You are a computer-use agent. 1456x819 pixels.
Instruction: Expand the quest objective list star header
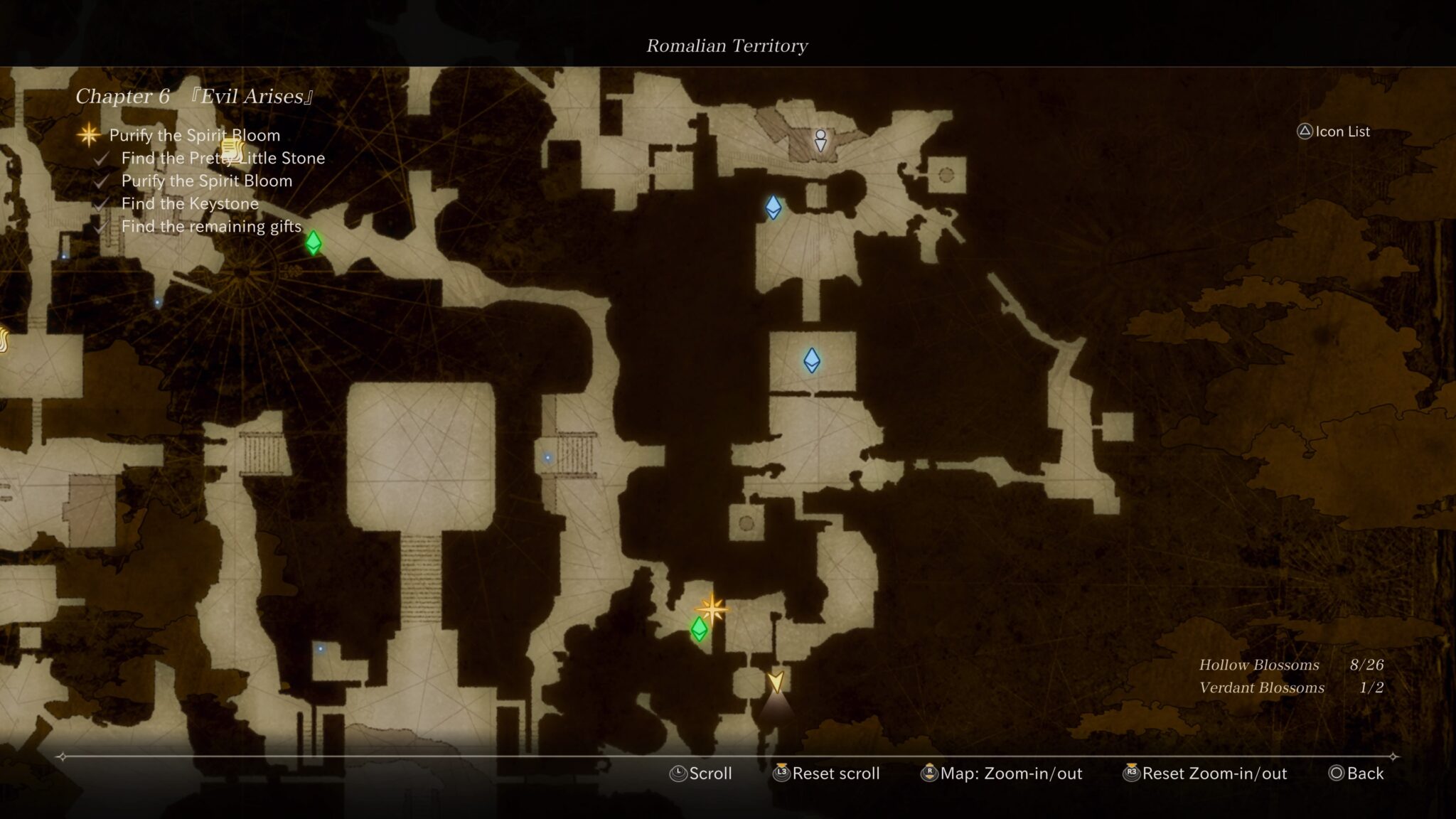tap(193, 135)
